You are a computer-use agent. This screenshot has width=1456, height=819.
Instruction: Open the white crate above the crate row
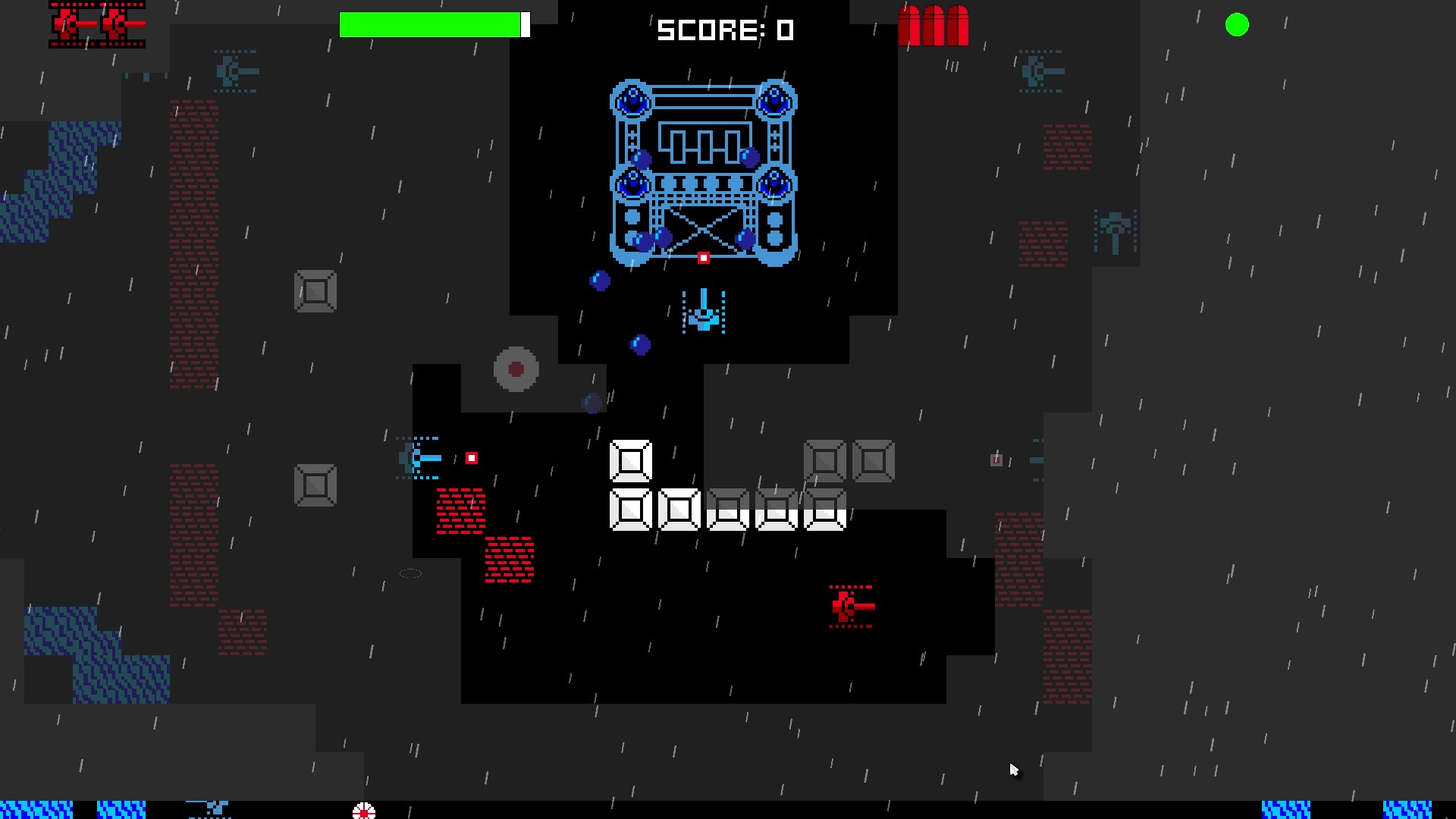[x=630, y=460]
